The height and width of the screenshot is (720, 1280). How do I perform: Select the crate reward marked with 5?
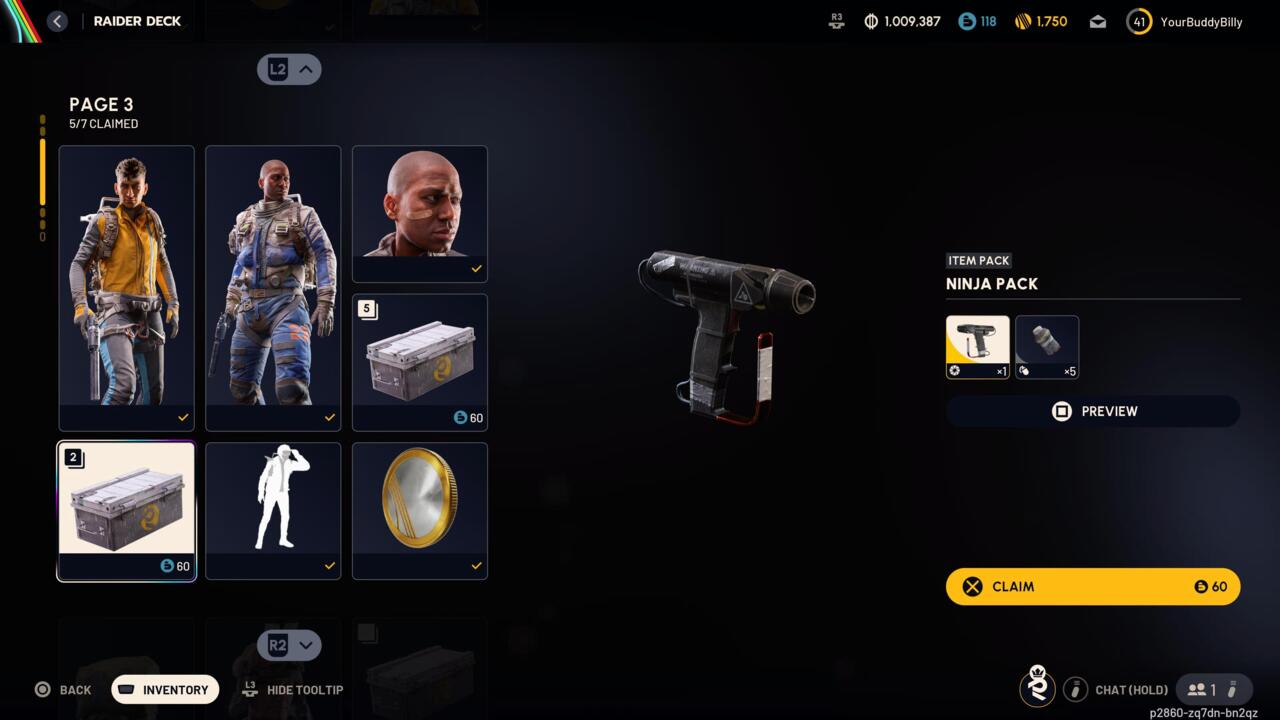420,361
